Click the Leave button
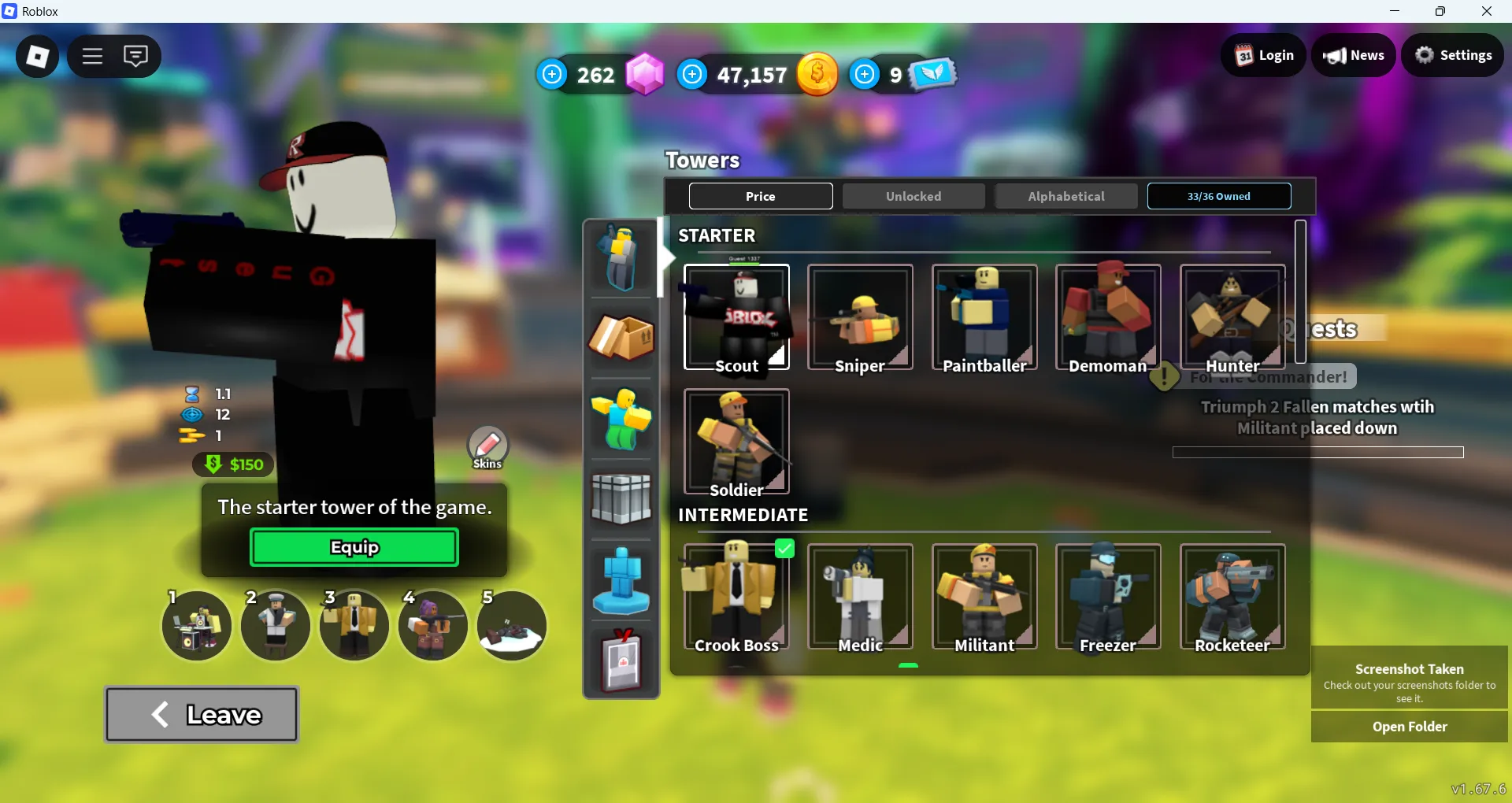The height and width of the screenshot is (803, 1512). pos(201,714)
